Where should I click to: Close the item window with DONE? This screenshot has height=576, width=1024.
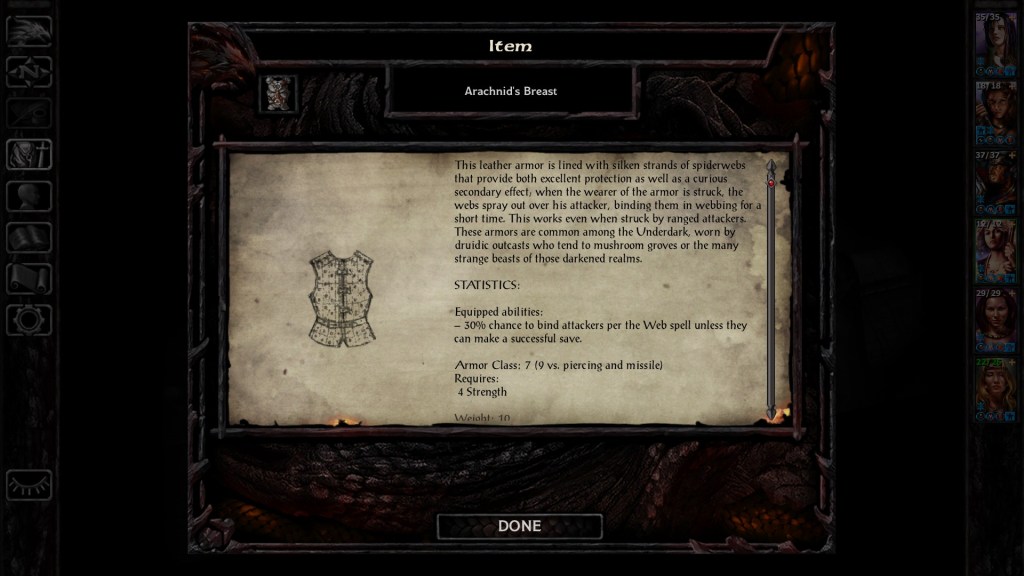(519, 526)
